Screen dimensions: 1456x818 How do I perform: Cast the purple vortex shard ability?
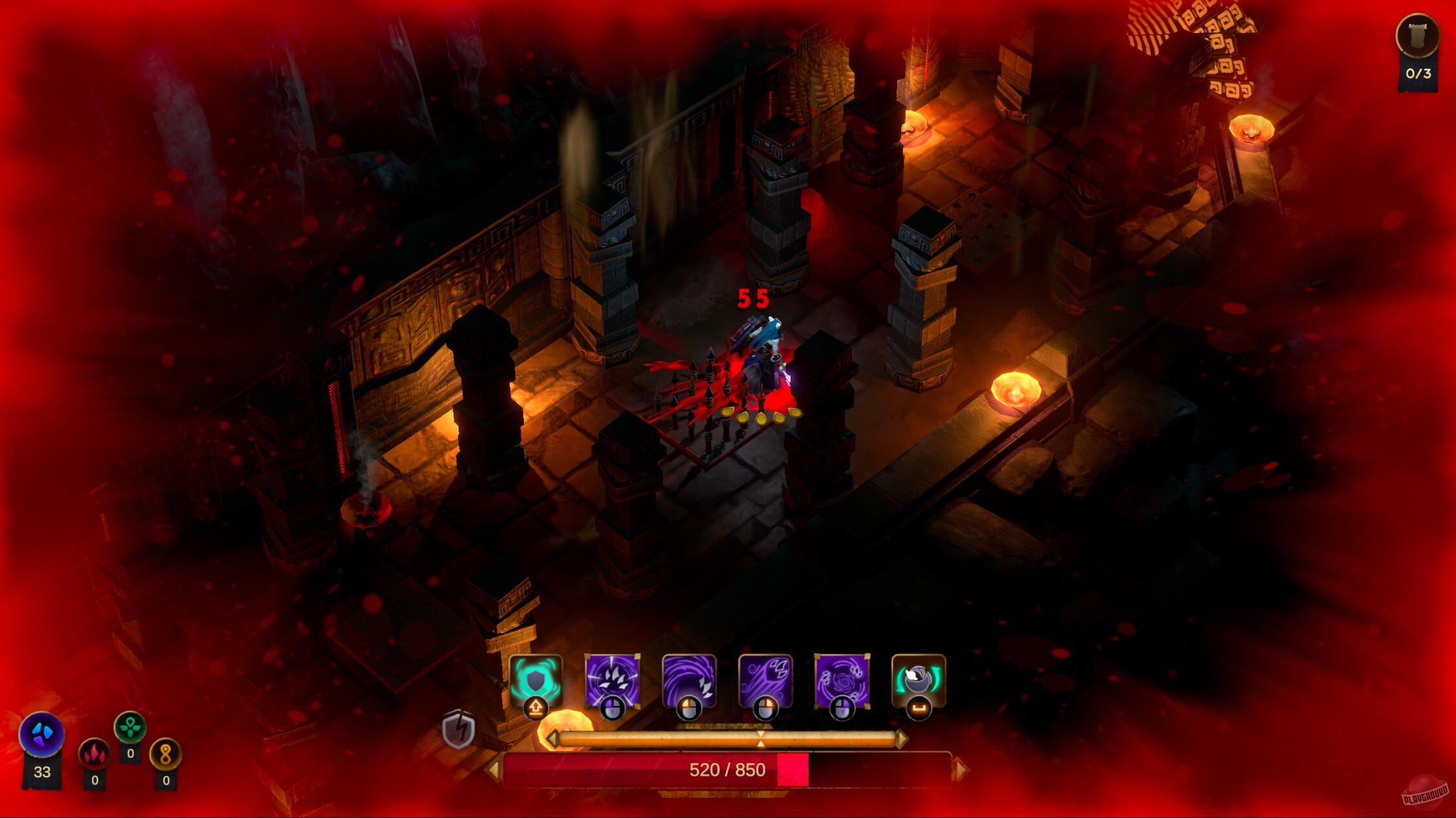tap(688, 678)
